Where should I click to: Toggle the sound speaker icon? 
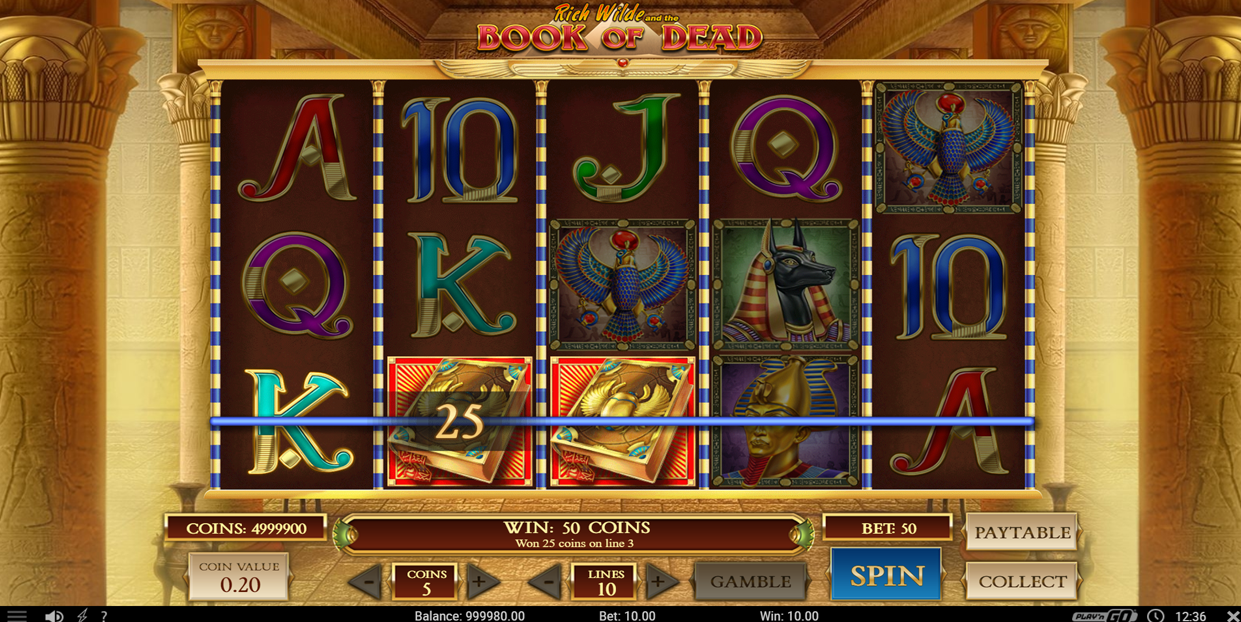55,615
